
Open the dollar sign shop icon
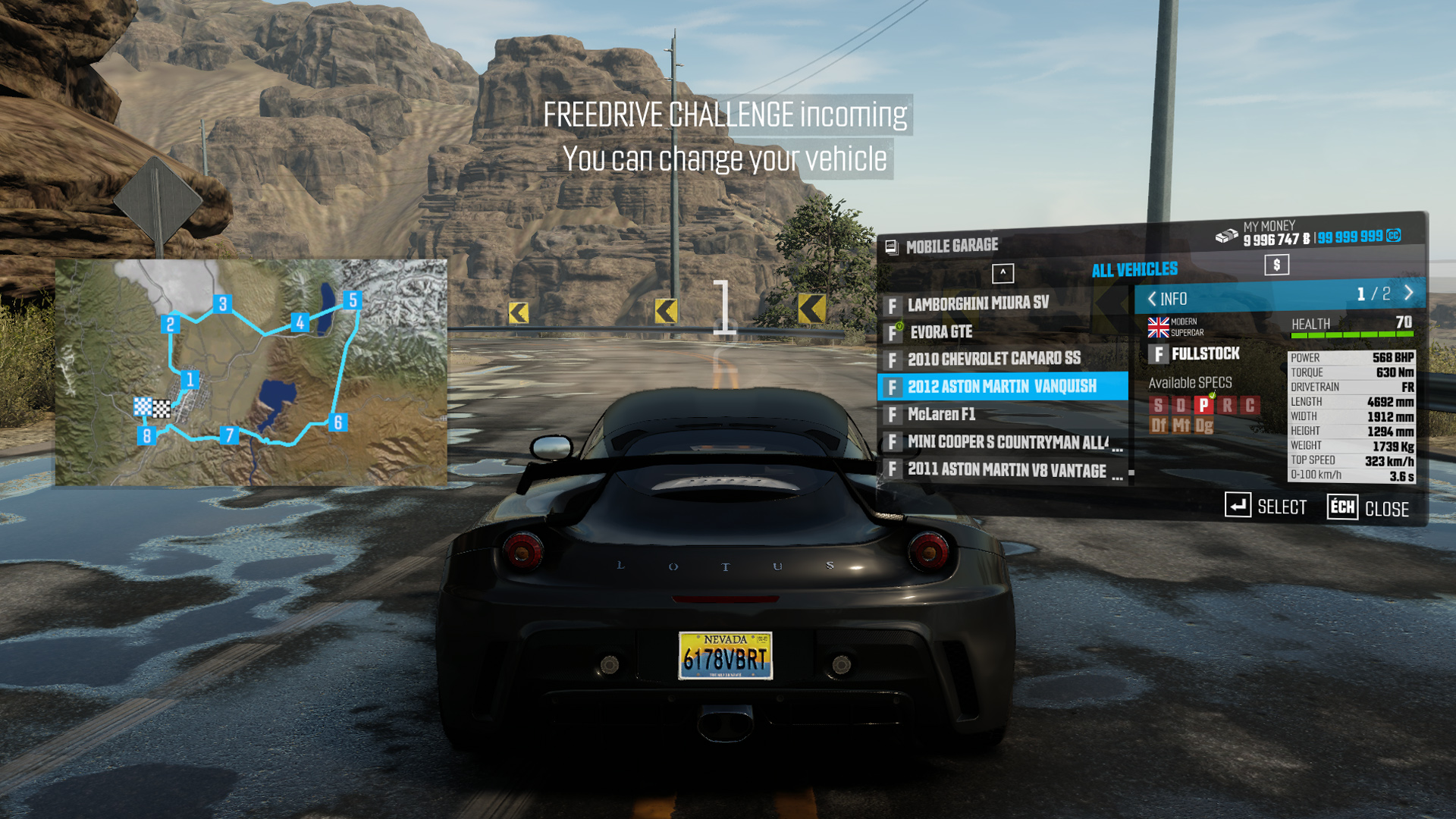coord(1276,265)
